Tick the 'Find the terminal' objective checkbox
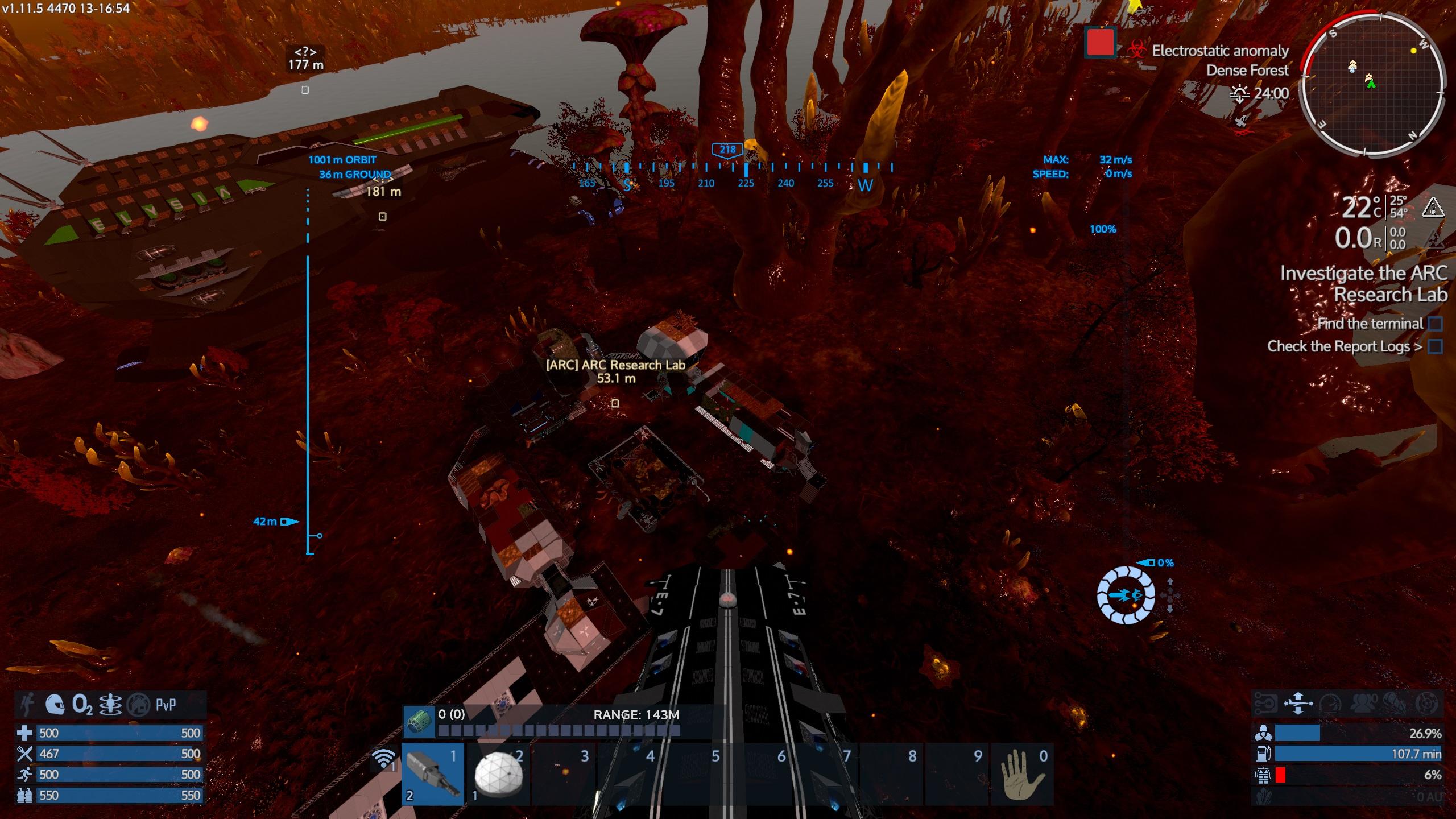This screenshot has width=1456, height=819. [x=1435, y=324]
